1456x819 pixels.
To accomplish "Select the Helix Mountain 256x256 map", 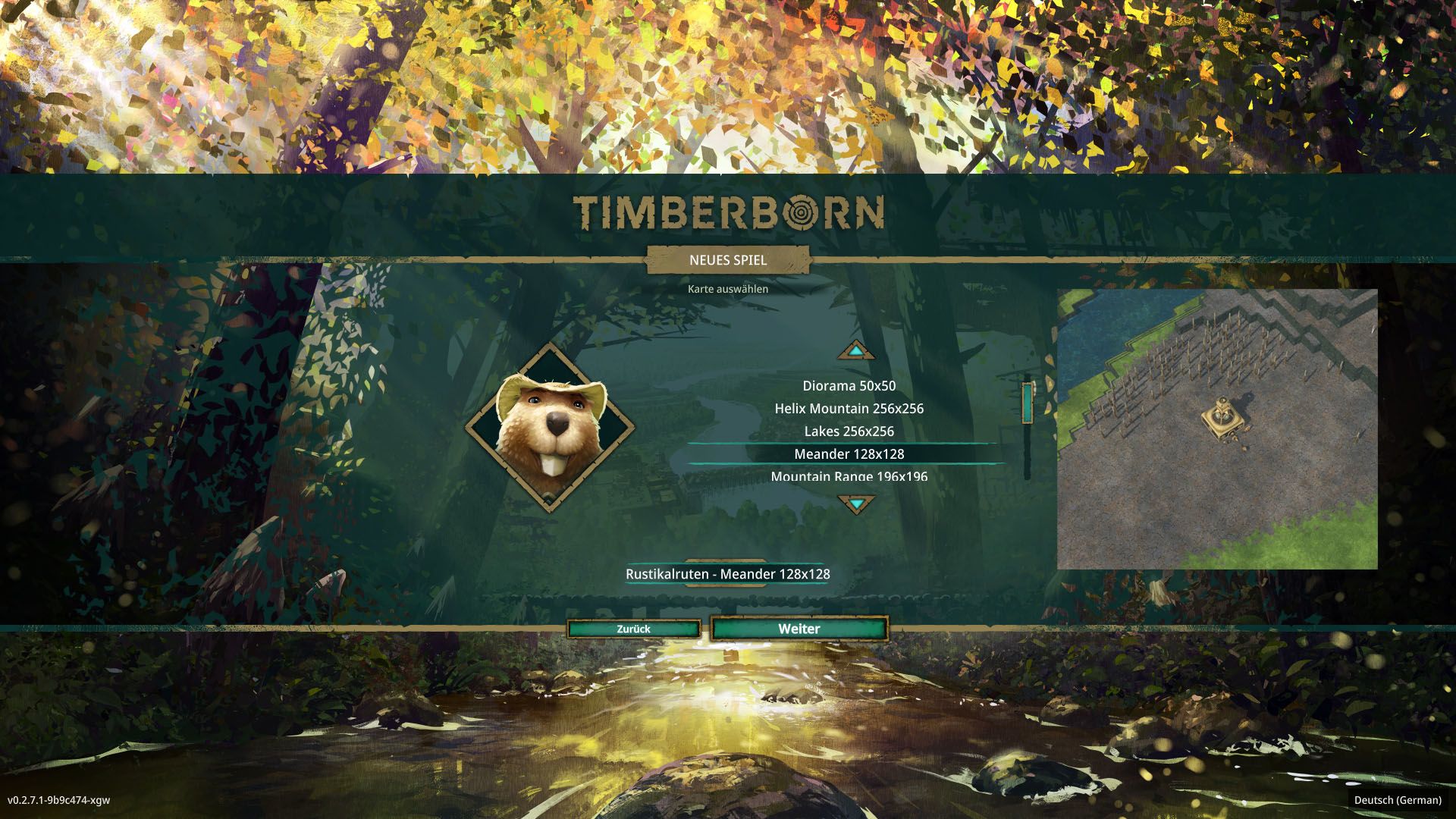I will (849, 408).
